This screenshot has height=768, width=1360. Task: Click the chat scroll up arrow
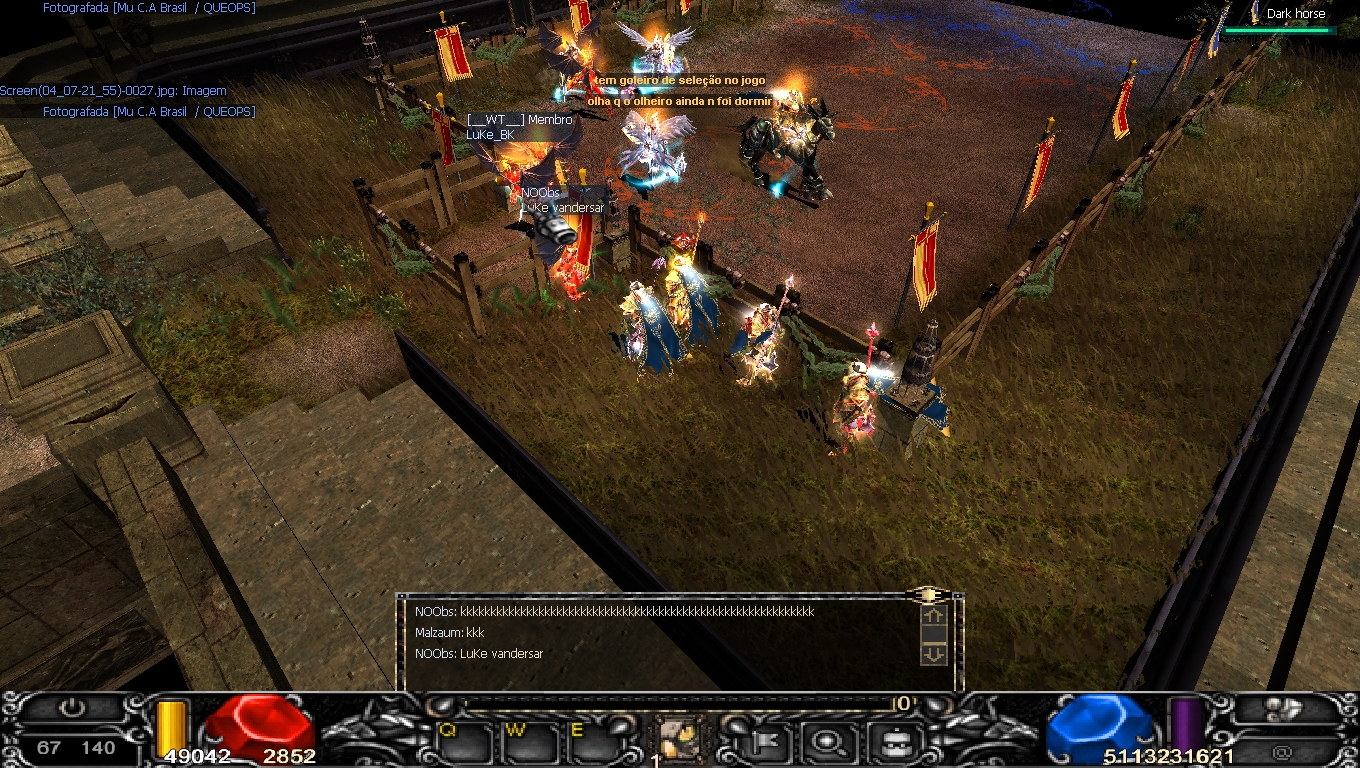(x=933, y=617)
